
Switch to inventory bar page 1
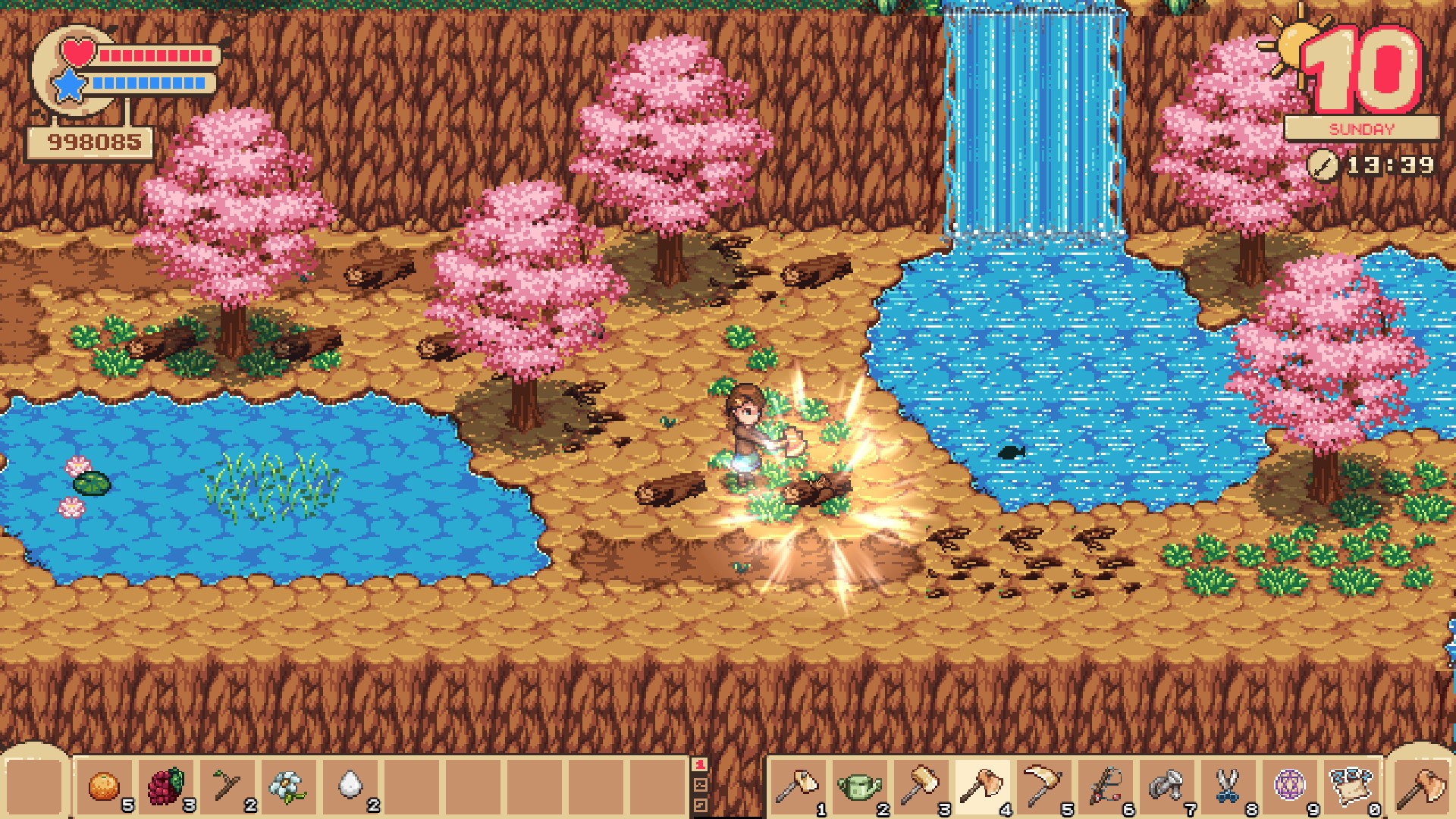701,766
